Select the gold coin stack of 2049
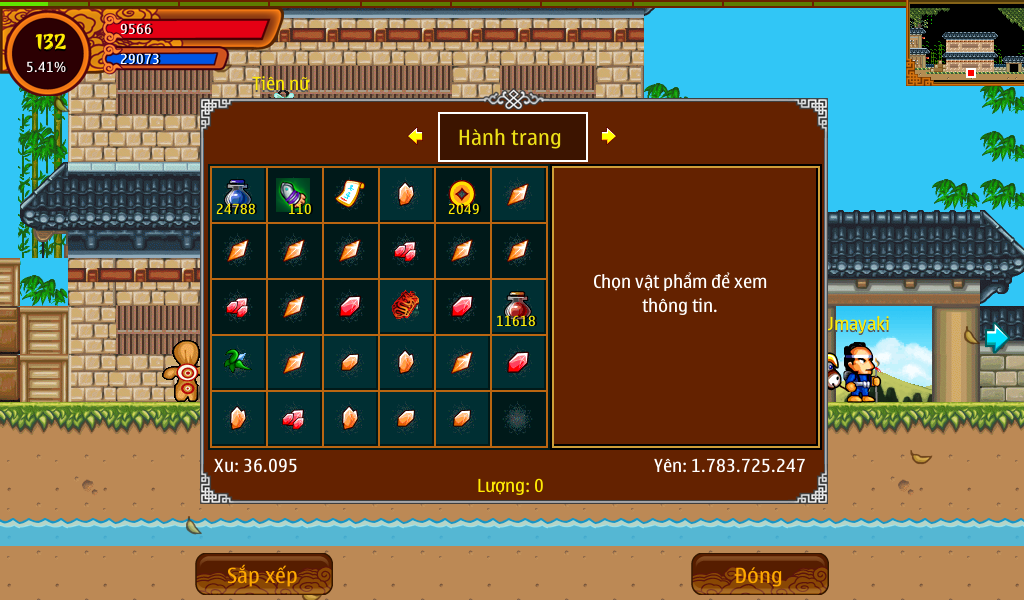This screenshot has height=600, width=1024. point(462,195)
